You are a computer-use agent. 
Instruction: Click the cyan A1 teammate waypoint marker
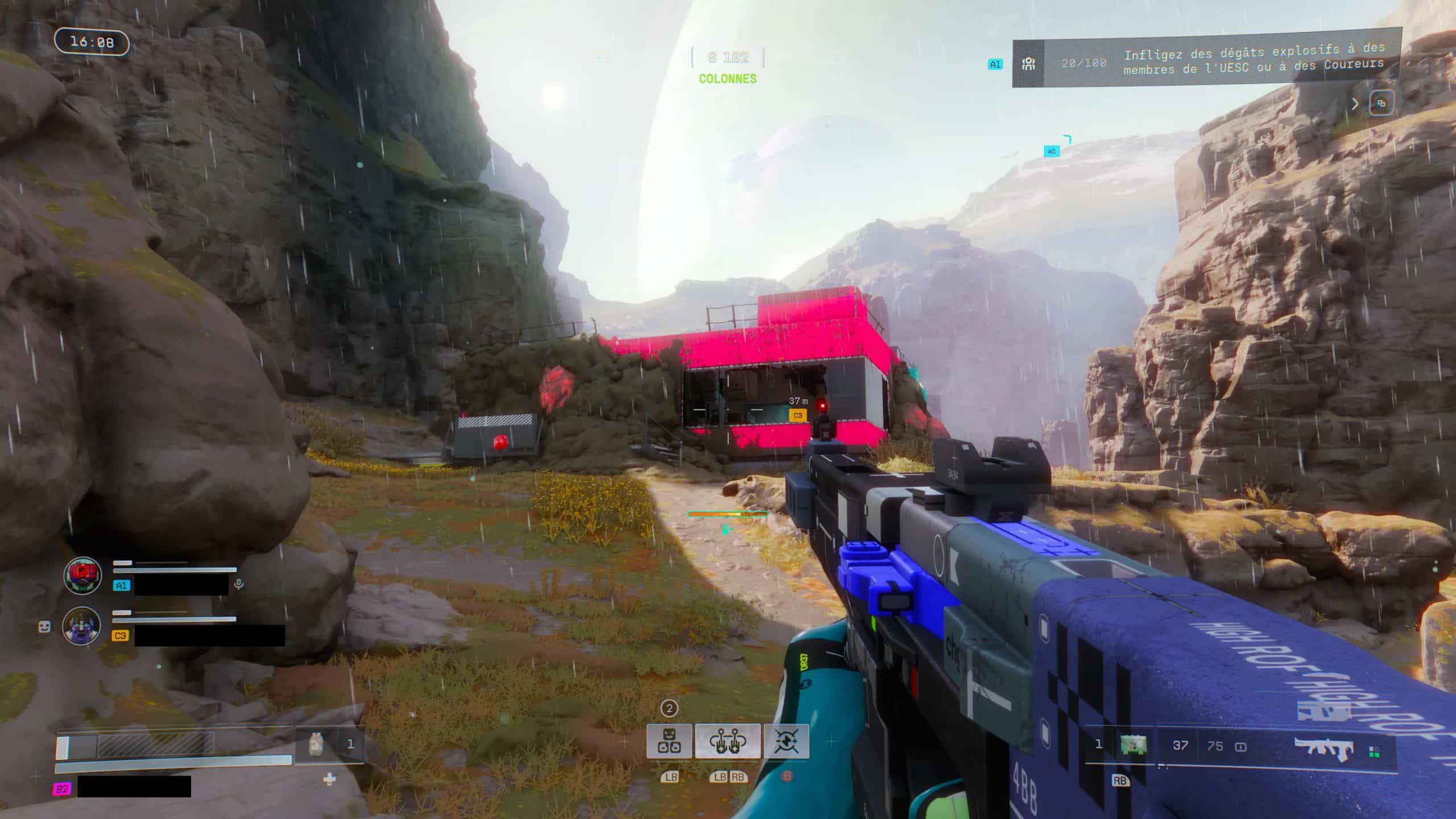[1052, 151]
